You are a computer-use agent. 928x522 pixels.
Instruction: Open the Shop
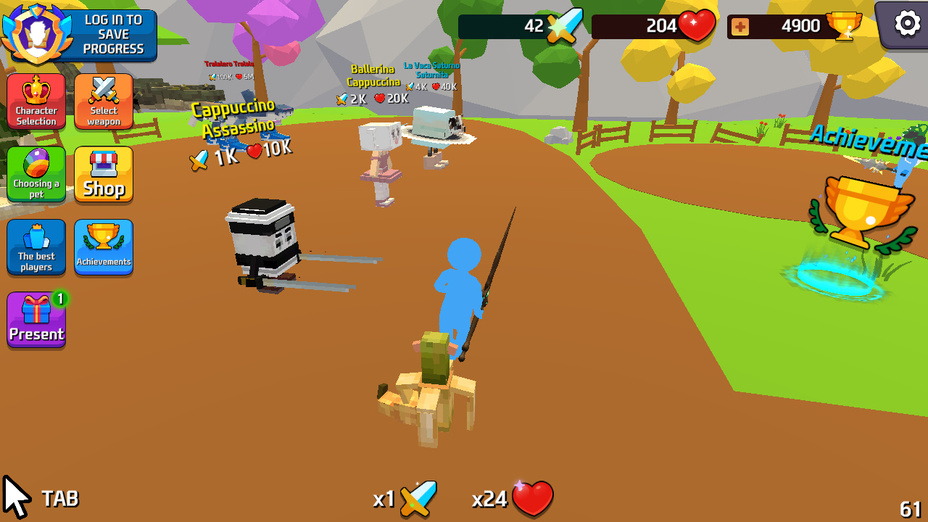pyautogui.click(x=104, y=174)
